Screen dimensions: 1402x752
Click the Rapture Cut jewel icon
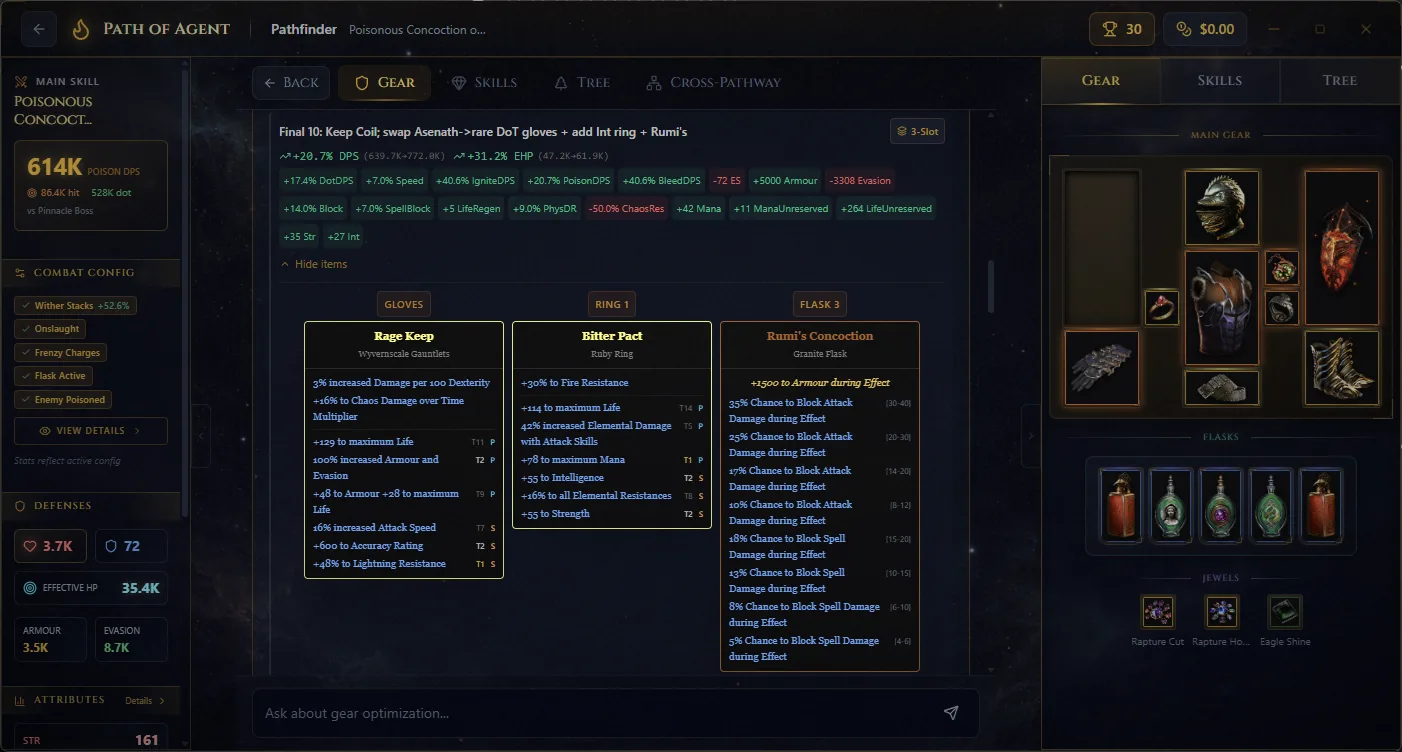coord(1157,611)
